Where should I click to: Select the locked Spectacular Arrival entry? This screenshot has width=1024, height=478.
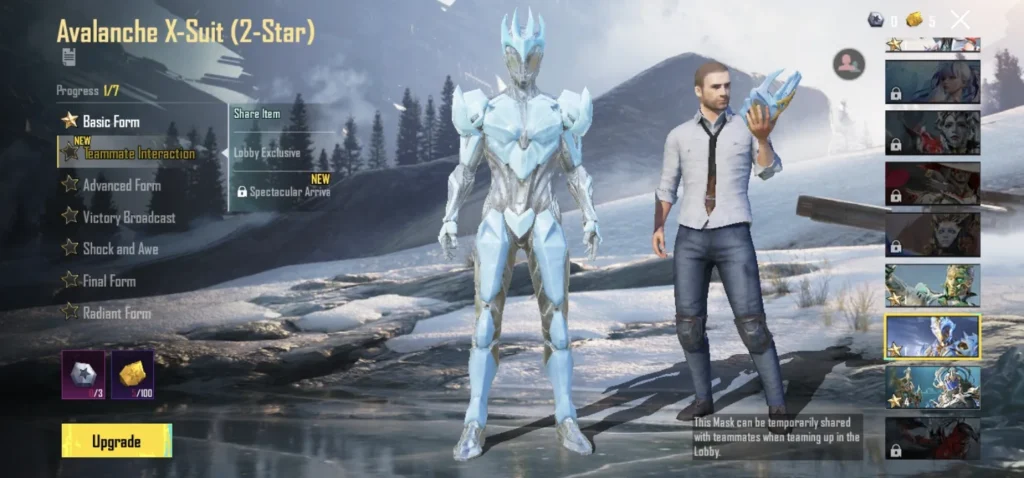point(285,191)
